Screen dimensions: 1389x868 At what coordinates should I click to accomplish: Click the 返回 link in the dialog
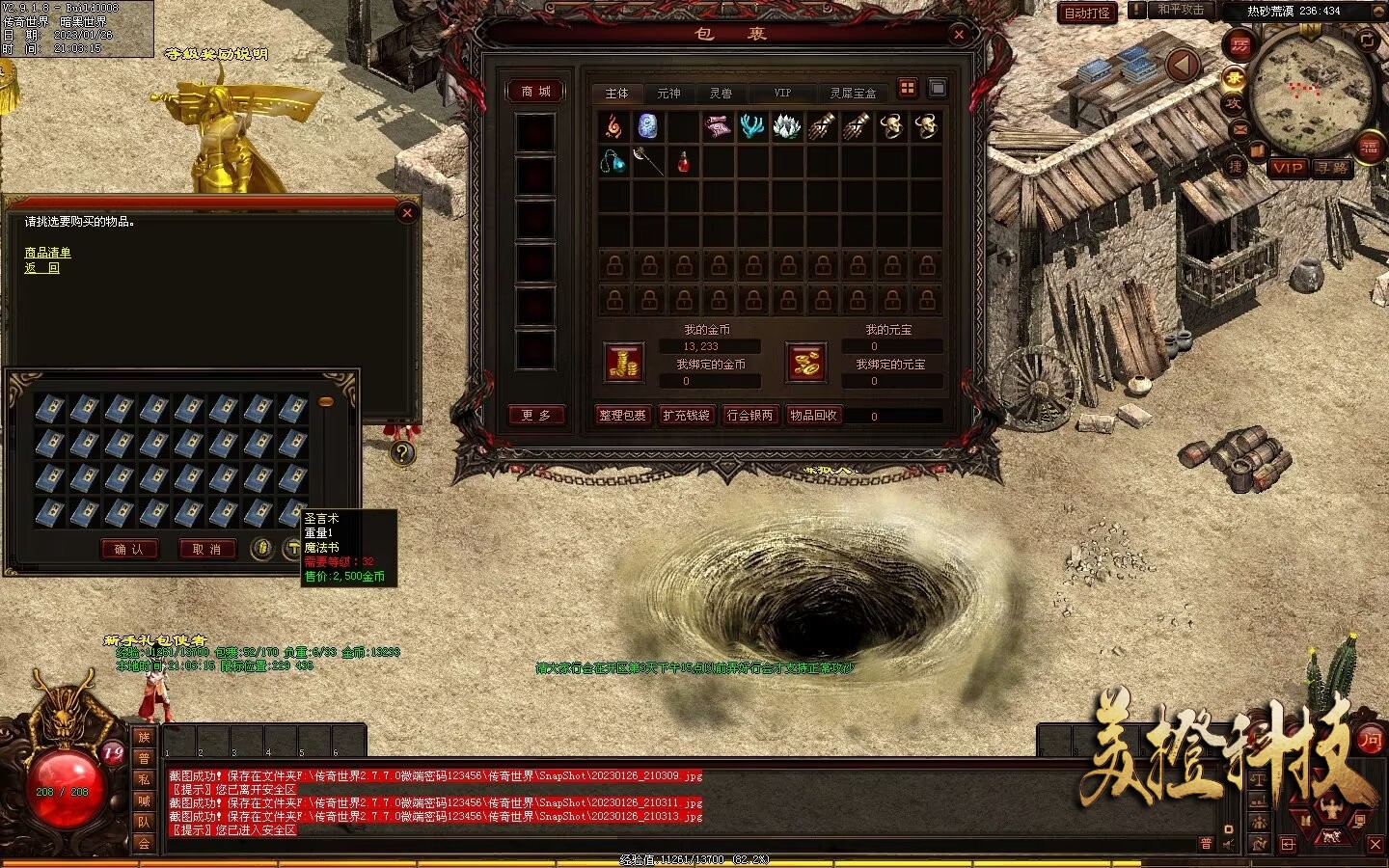click(41, 268)
